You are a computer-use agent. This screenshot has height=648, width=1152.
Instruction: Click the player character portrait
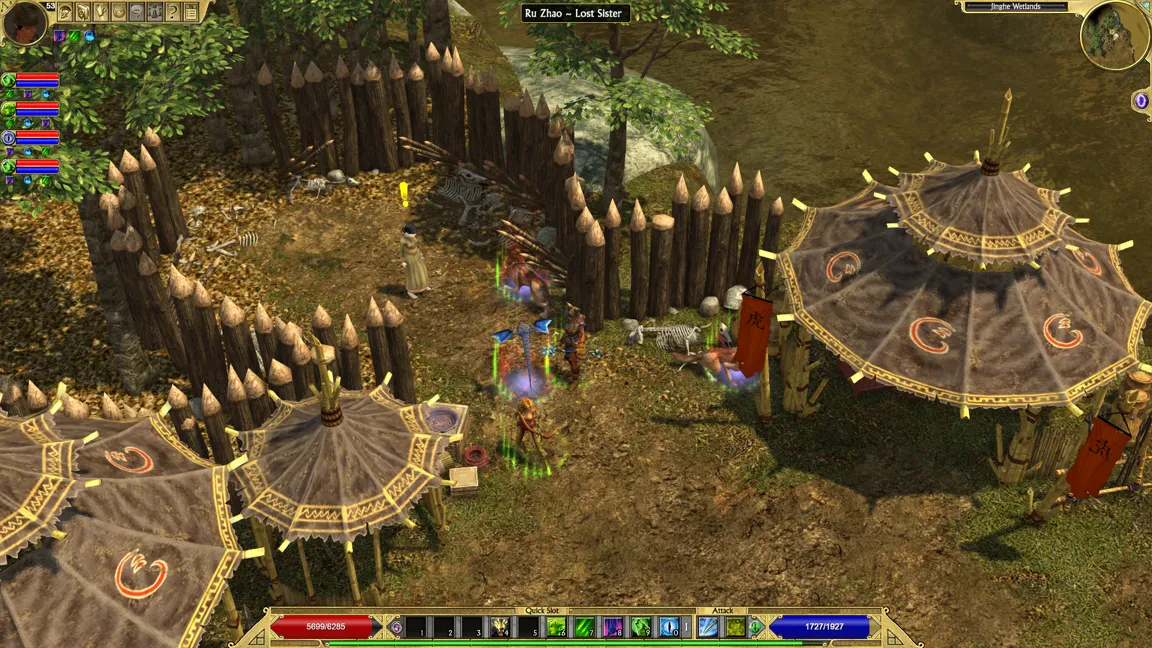[x=24, y=22]
